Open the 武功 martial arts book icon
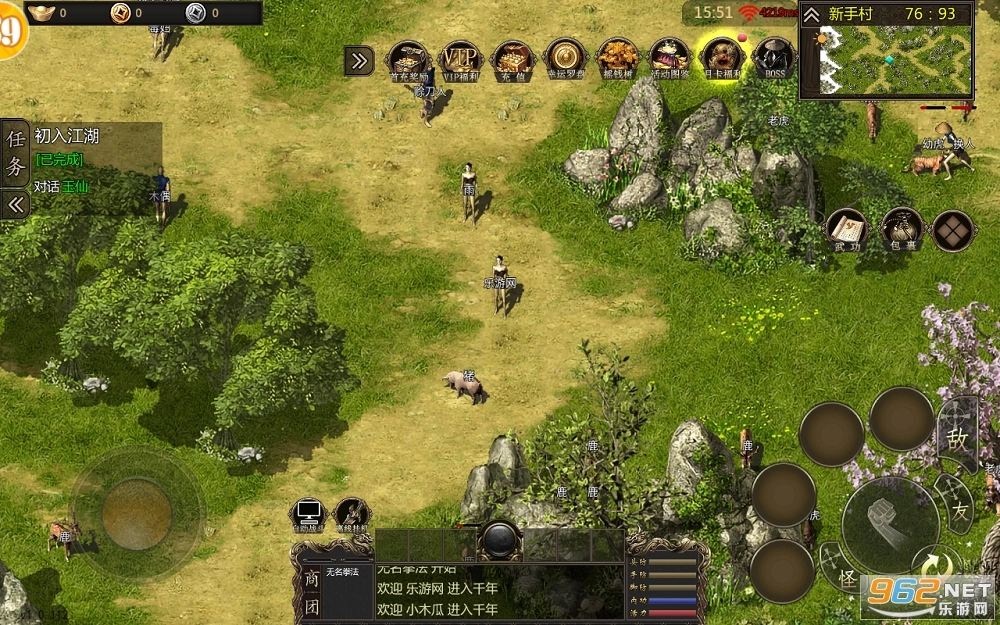The width and height of the screenshot is (1000, 625). (x=847, y=230)
